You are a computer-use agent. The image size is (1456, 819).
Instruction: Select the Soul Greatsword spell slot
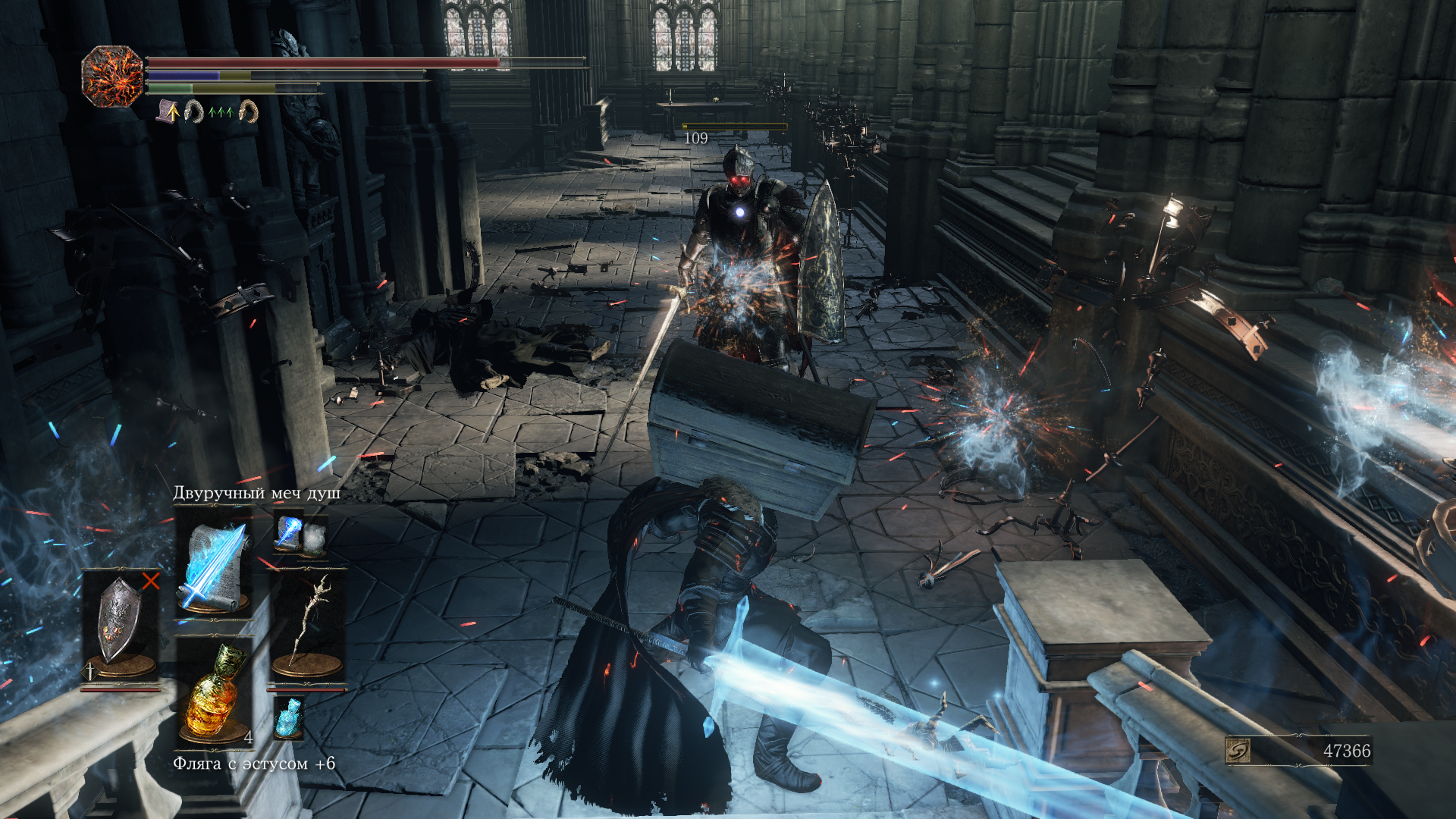pyautogui.click(x=213, y=565)
